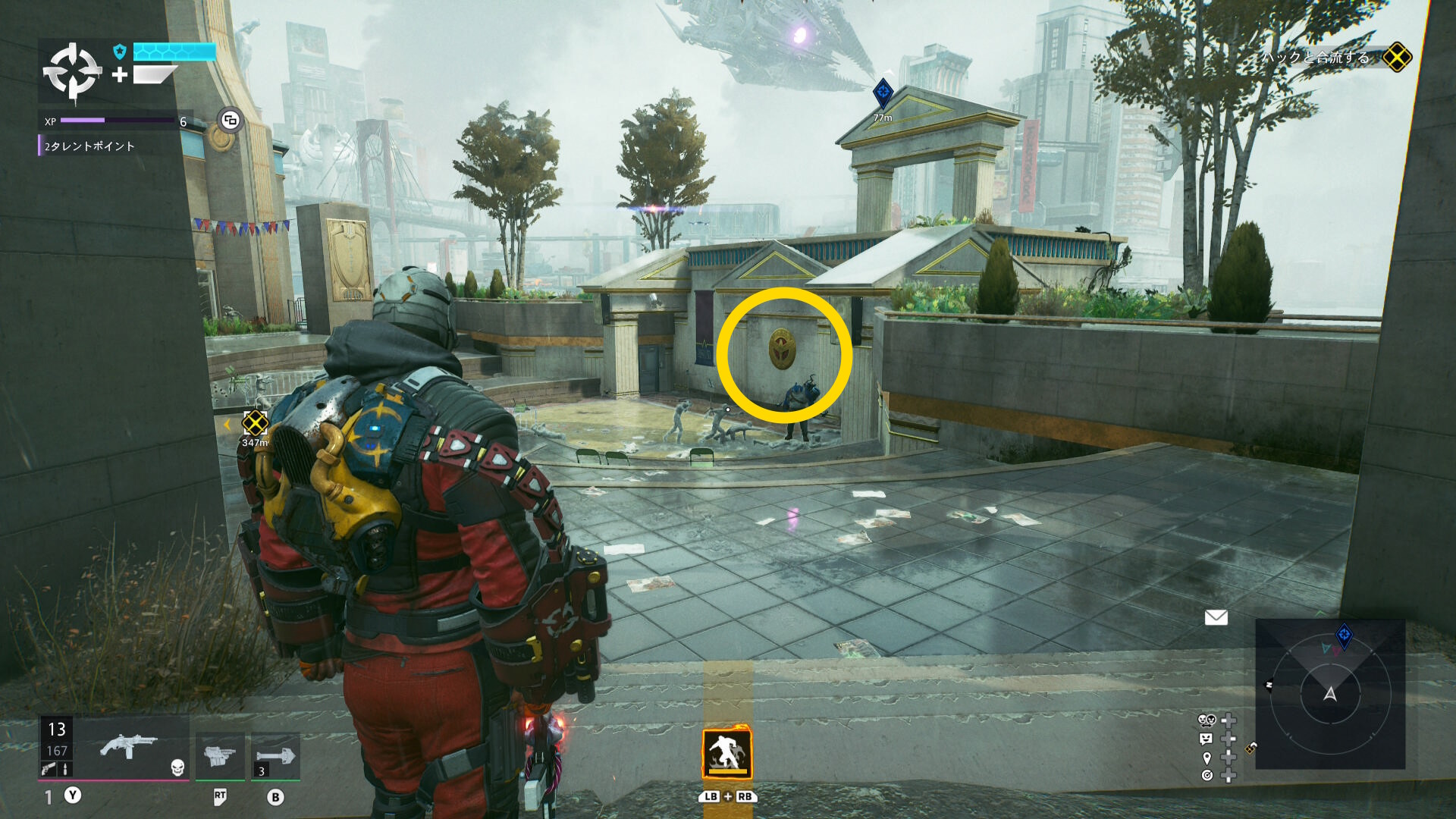Click the blue objective diamond on the minimap
This screenshot has height=819, width=1456.
pyautogui.click(x=1344, y=635)
